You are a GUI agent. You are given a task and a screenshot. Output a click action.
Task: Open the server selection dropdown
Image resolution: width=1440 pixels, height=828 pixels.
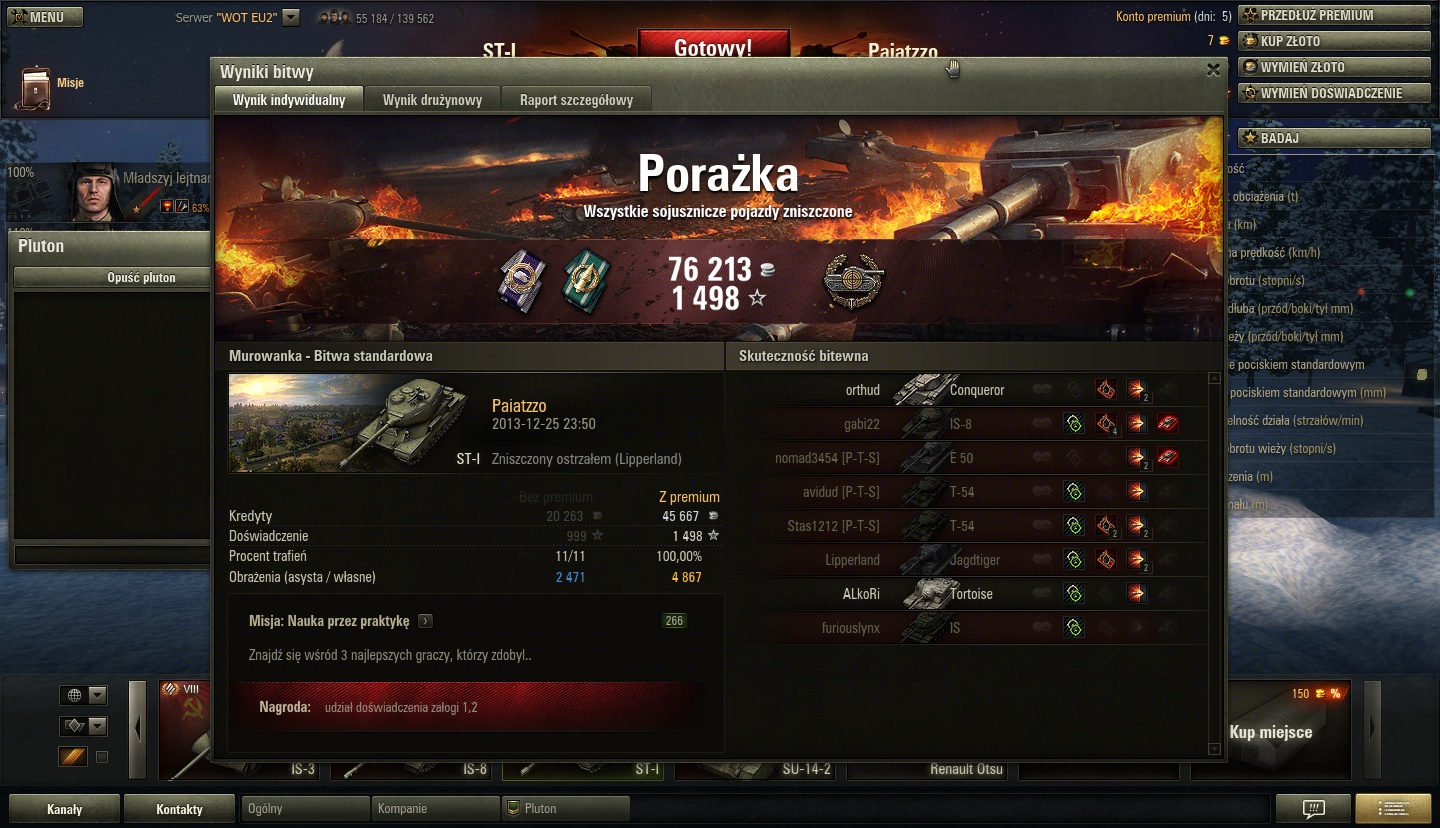click(291, 17)
